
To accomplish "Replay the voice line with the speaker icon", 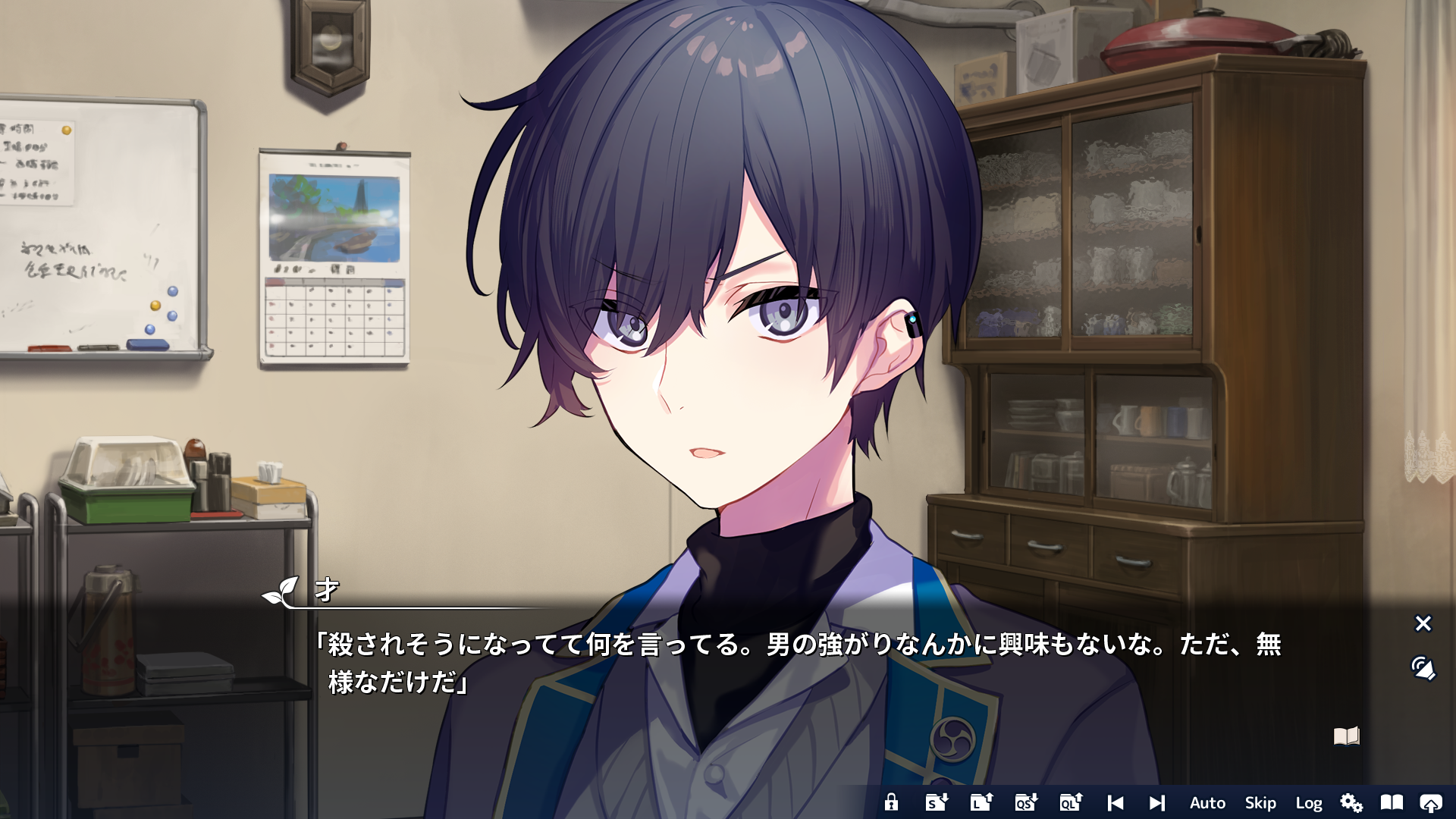I will pyautogui.click(x=1423, y=669).
